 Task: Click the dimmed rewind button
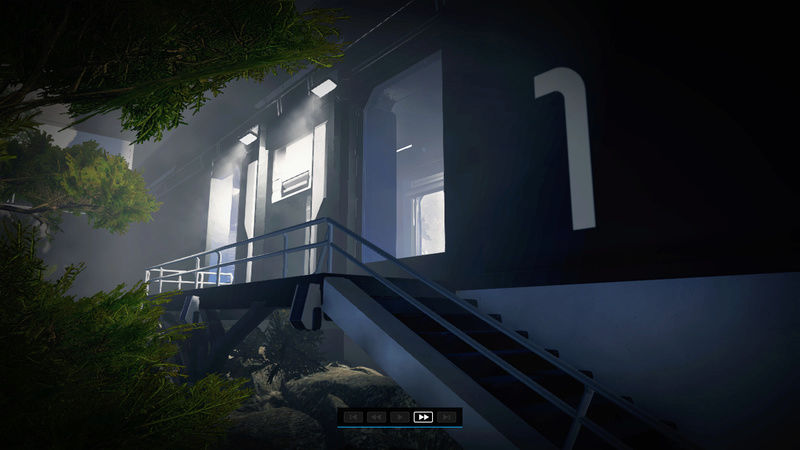376,416
